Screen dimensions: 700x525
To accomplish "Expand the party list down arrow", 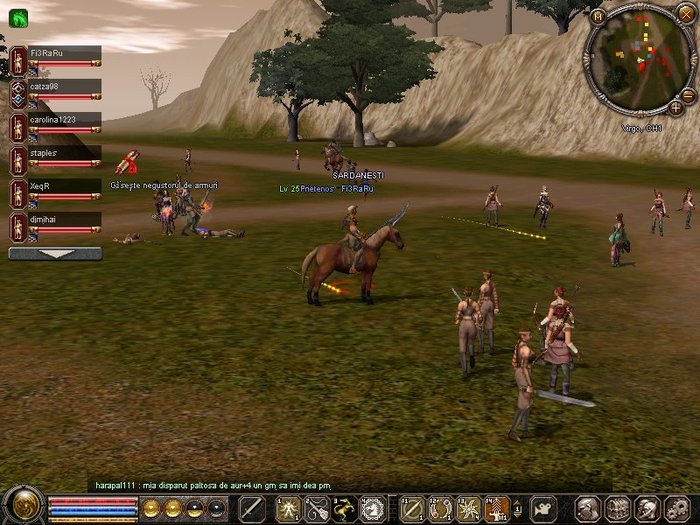I will point(55,253).
